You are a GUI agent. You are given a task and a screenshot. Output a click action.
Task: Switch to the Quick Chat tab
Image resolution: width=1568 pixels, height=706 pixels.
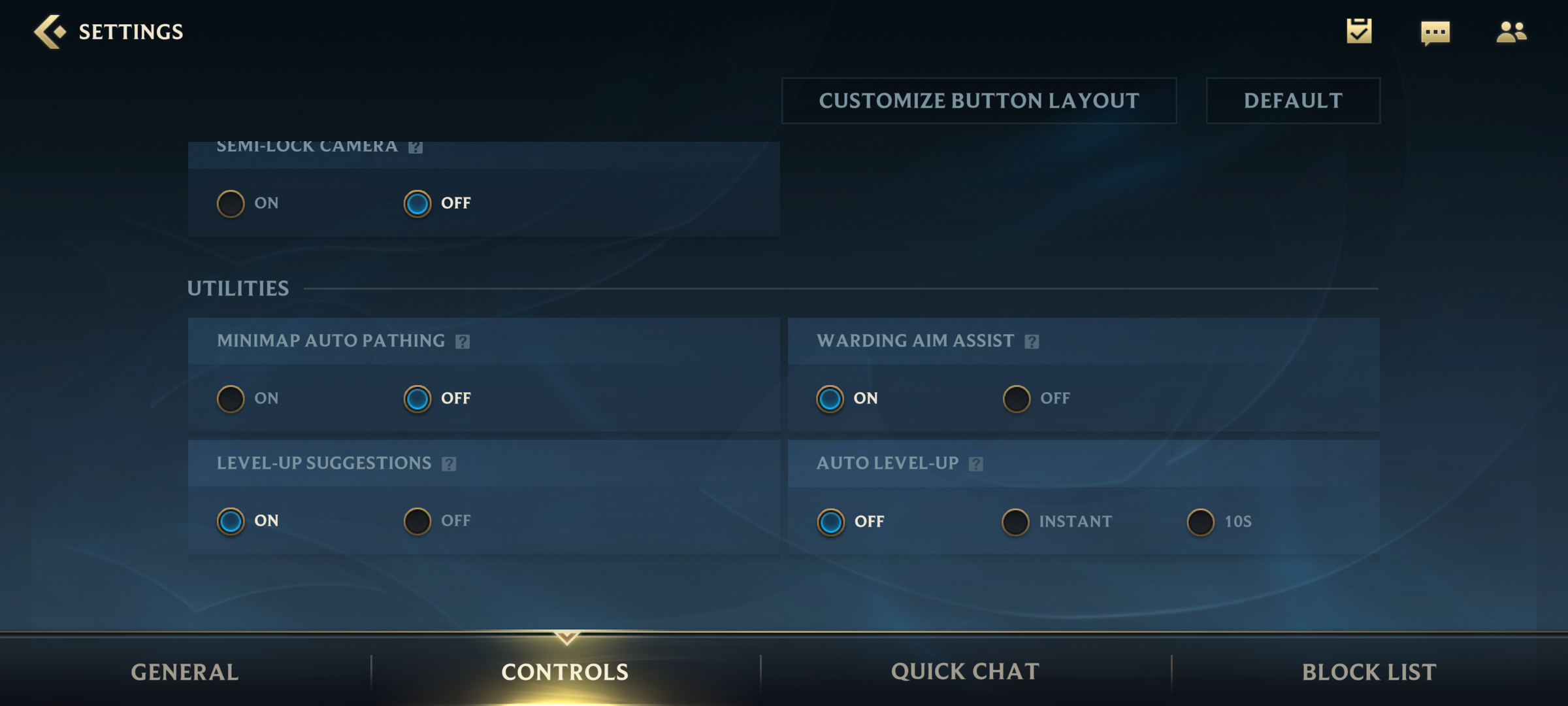[965, 671]
